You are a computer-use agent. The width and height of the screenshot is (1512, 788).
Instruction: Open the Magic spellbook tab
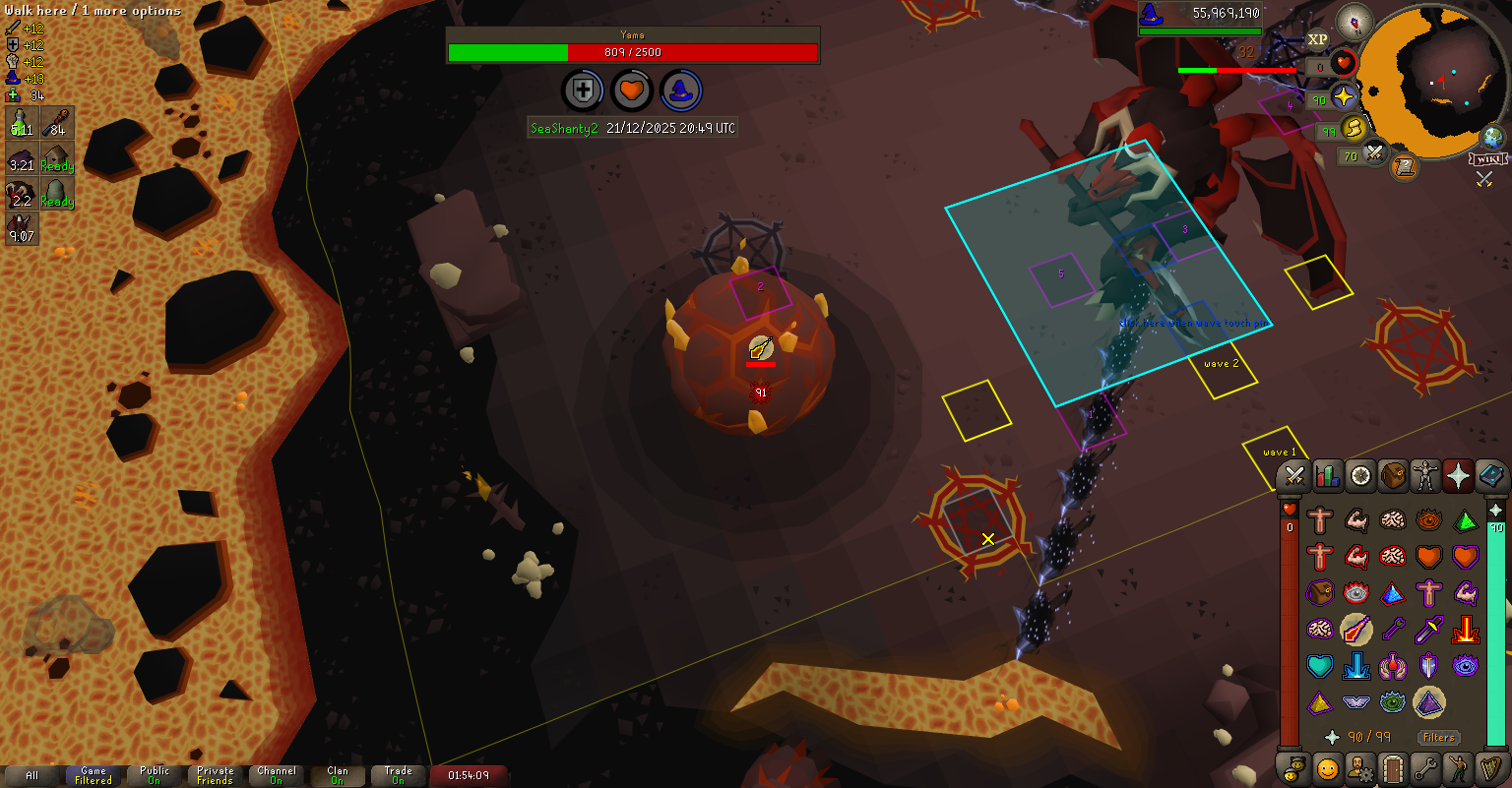(1491, 476)
